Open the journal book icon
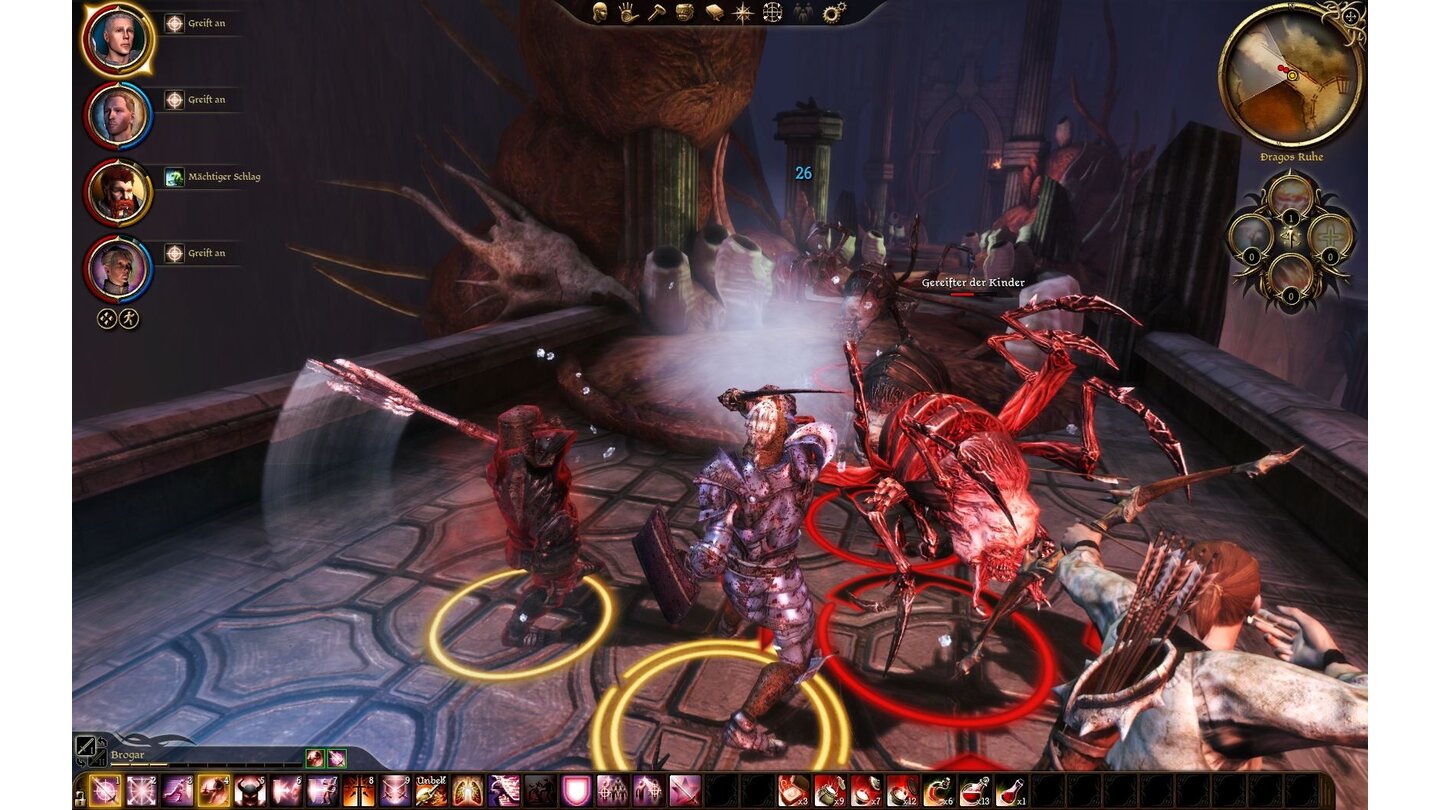This screenshot has width=1440, height=810. point(714,12)
